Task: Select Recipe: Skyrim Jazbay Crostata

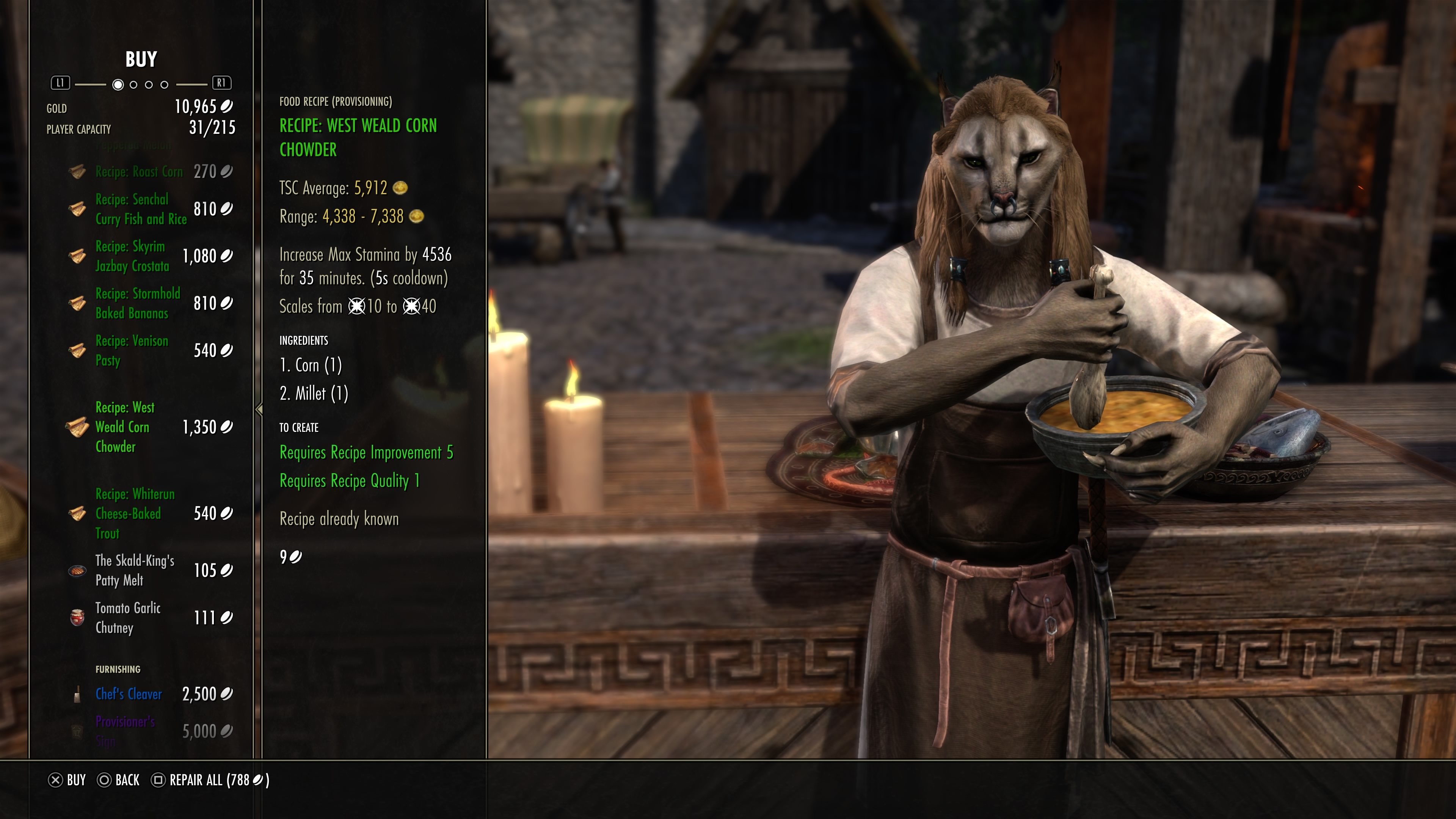Action: tap(132, 256)
